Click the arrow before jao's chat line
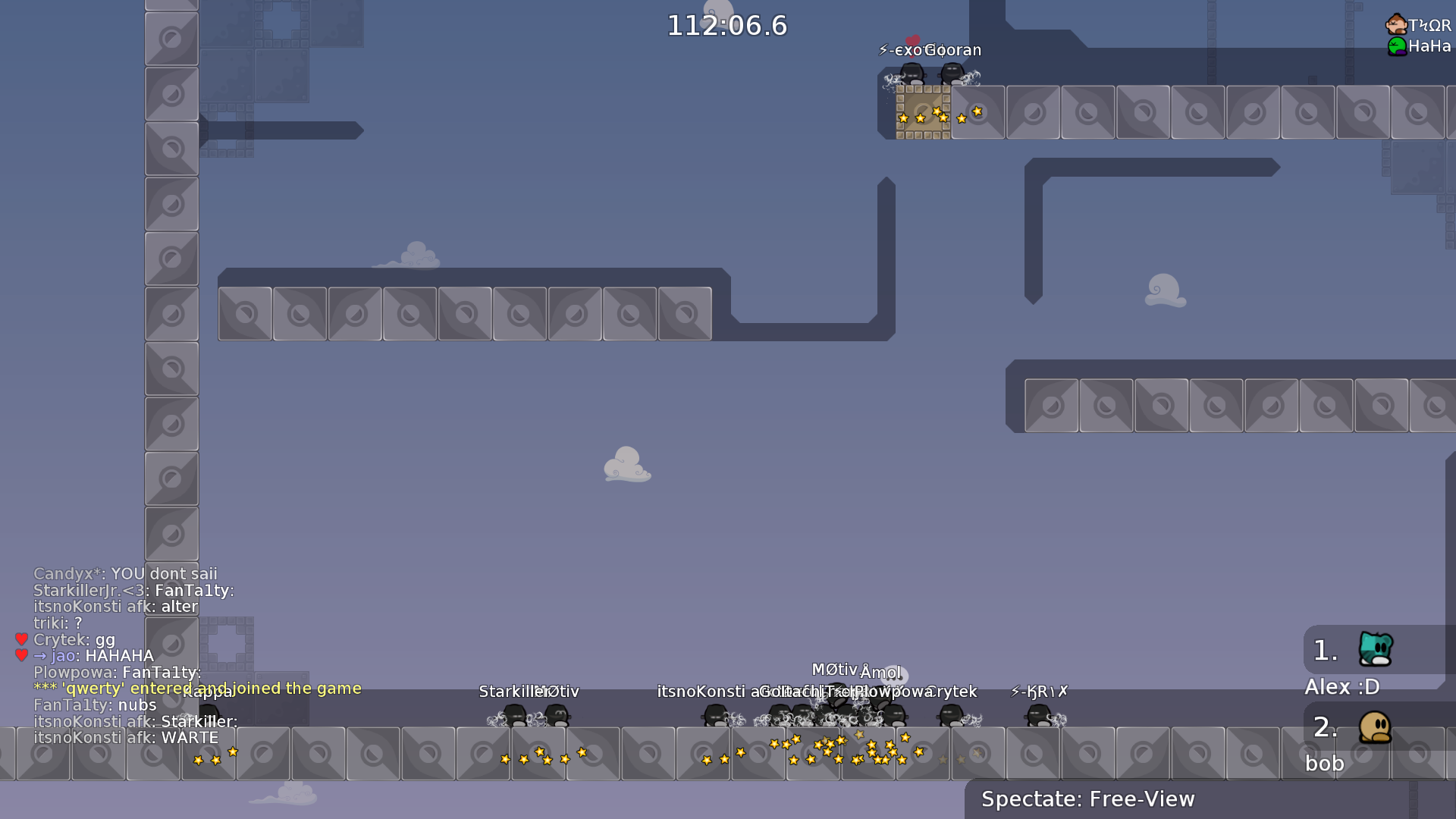The width and height of the screenshot is (1456, 819). click(x=39, y=655)
